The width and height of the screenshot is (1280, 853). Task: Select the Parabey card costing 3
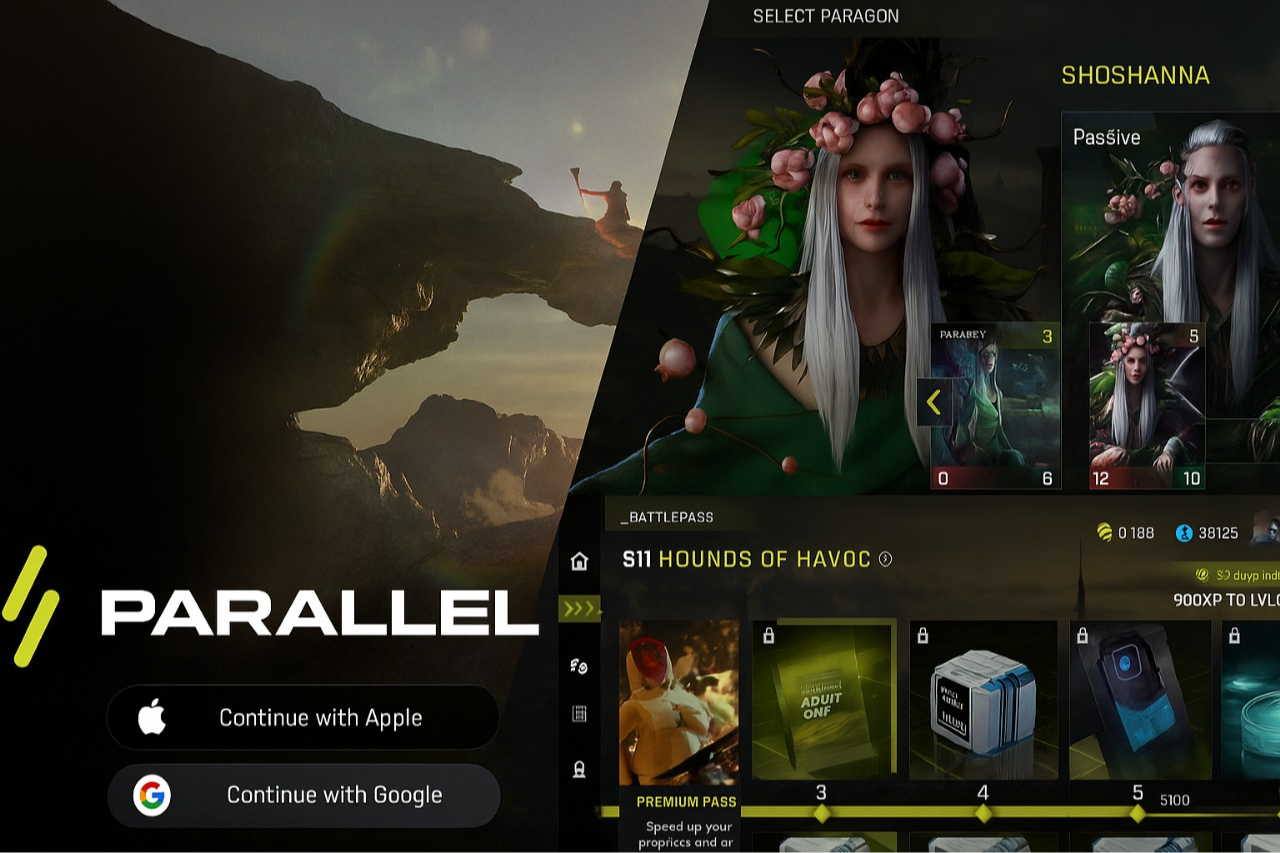pos(995,405)
